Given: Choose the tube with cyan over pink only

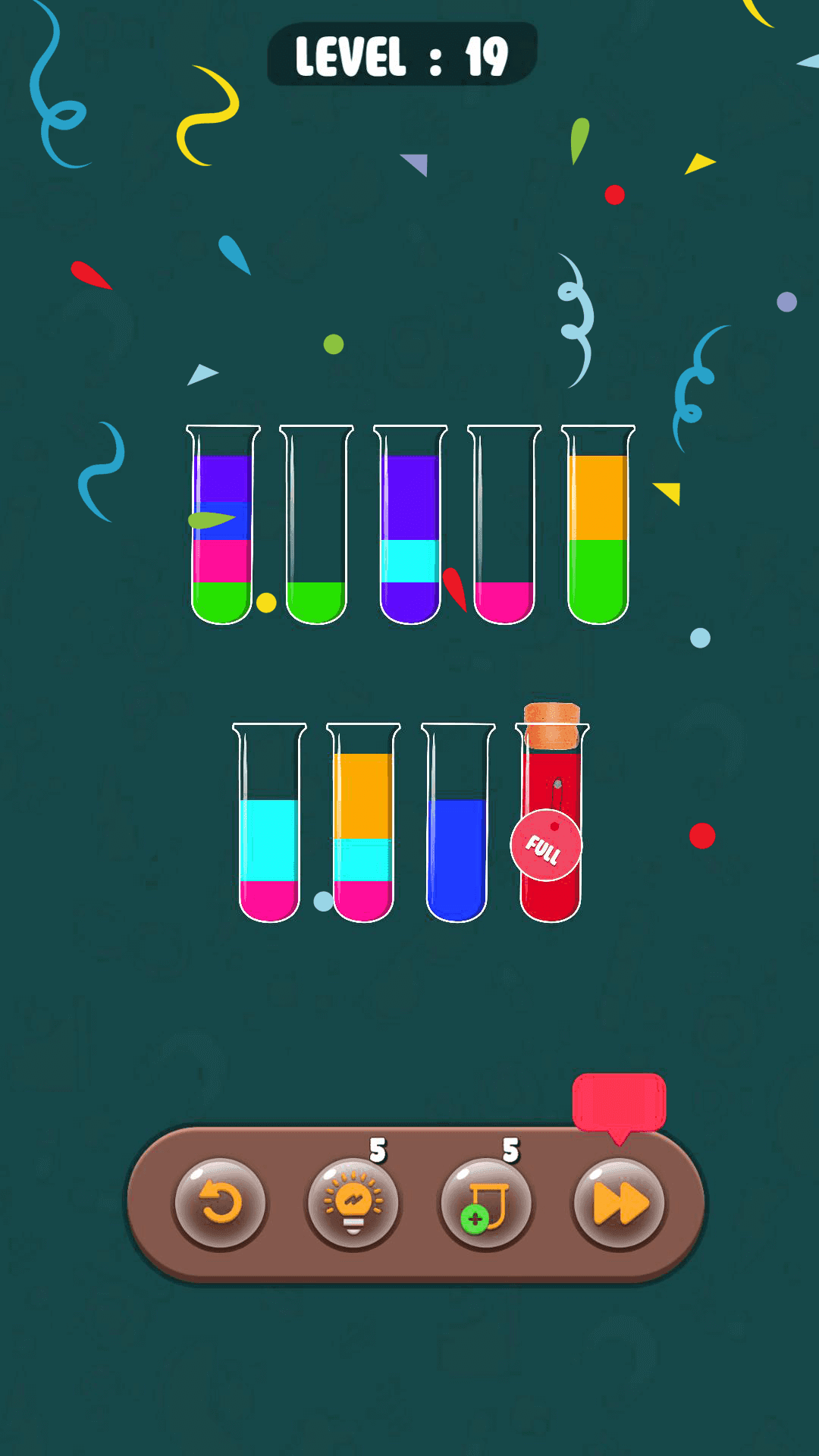Looking at the screenshot, I should point(269,823).
